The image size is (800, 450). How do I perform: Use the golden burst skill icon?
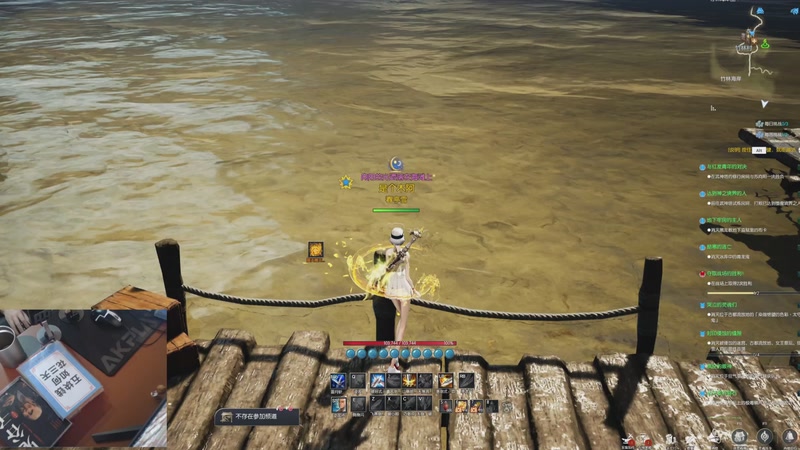click(x=409, y=381)
